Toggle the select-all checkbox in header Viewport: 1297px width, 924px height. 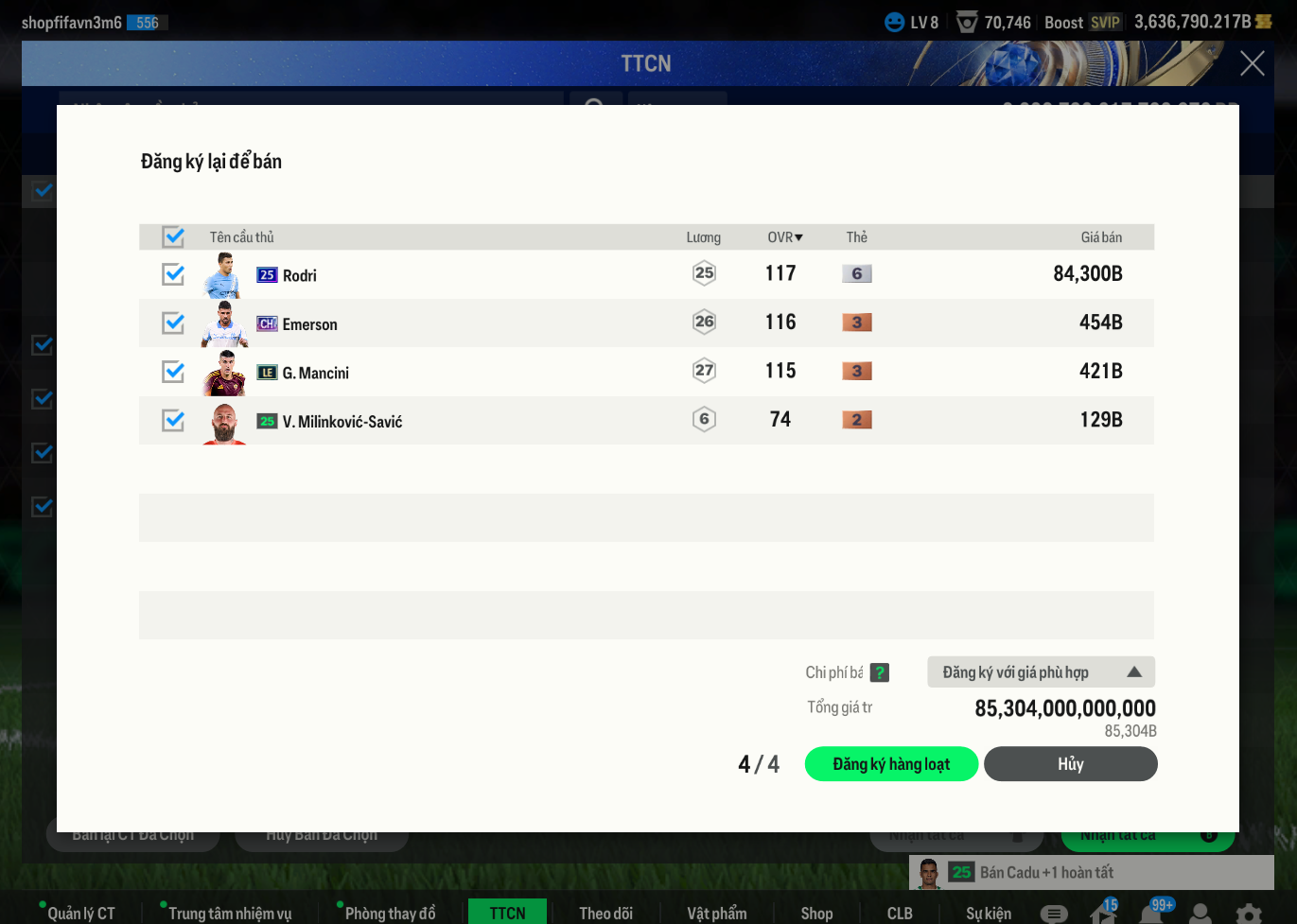(x=173, y=236)
